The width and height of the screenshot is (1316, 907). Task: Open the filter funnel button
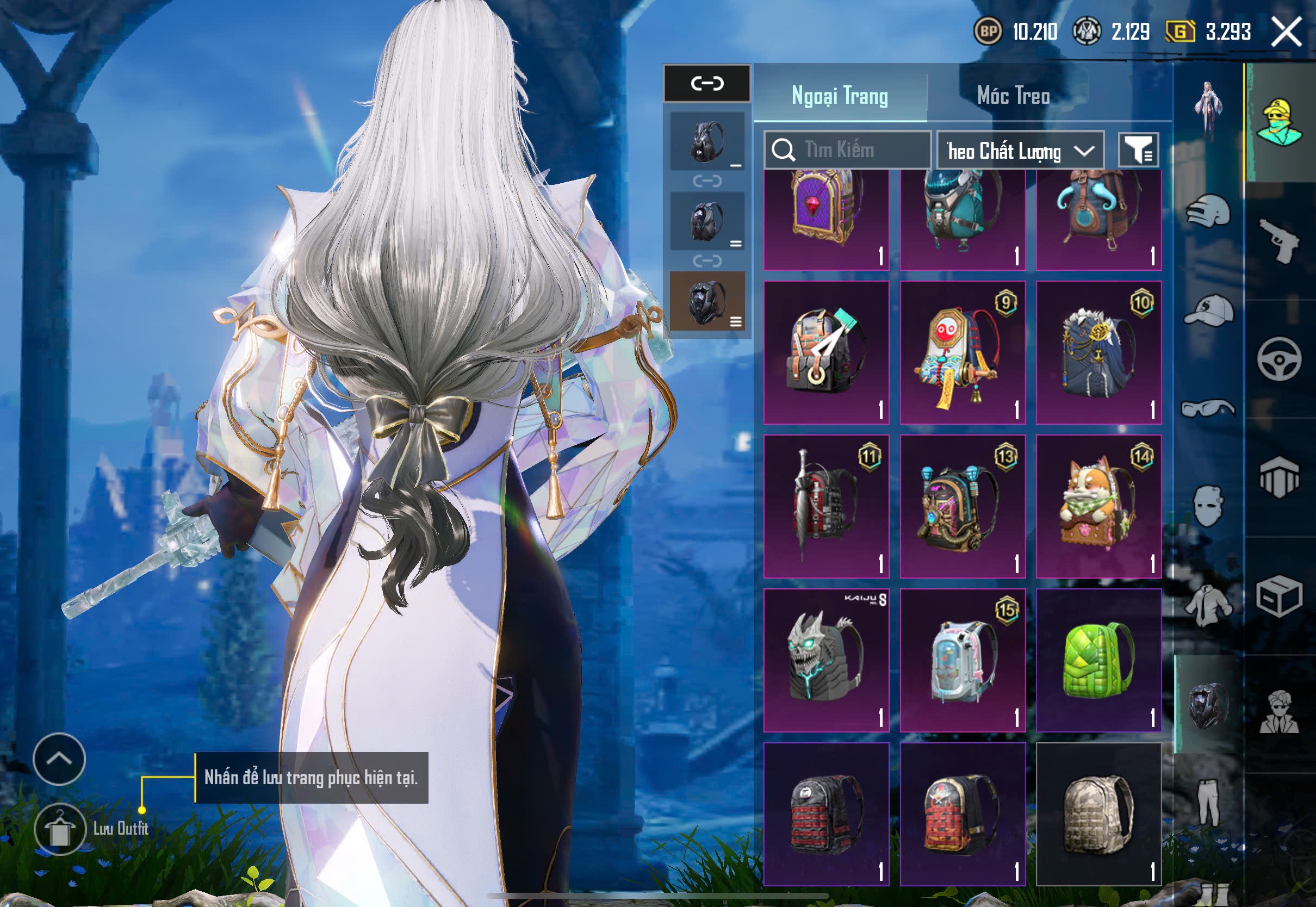point(1138,150)
